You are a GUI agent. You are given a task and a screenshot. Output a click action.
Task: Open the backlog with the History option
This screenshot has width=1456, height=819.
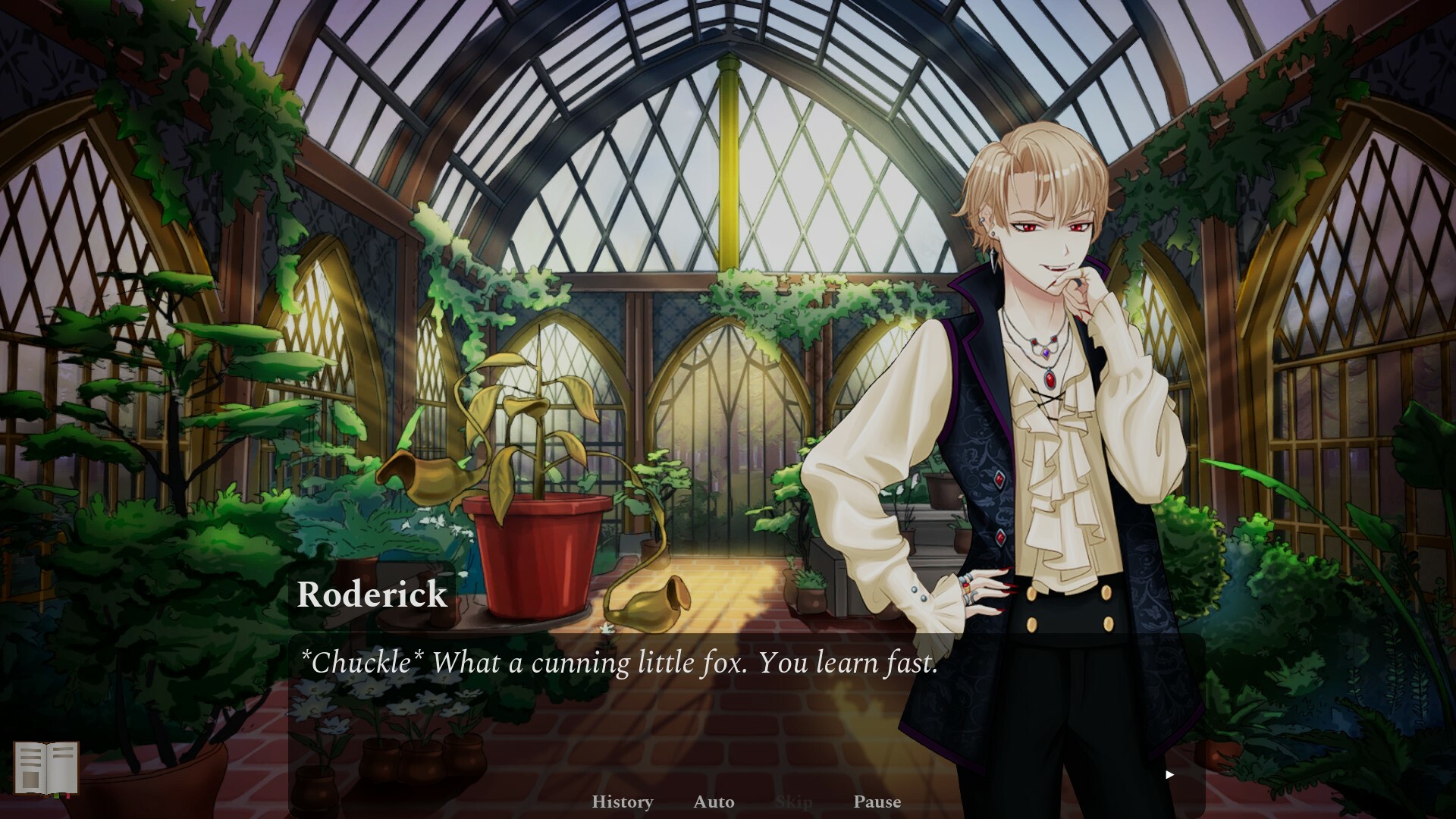[x=622, y=802]
